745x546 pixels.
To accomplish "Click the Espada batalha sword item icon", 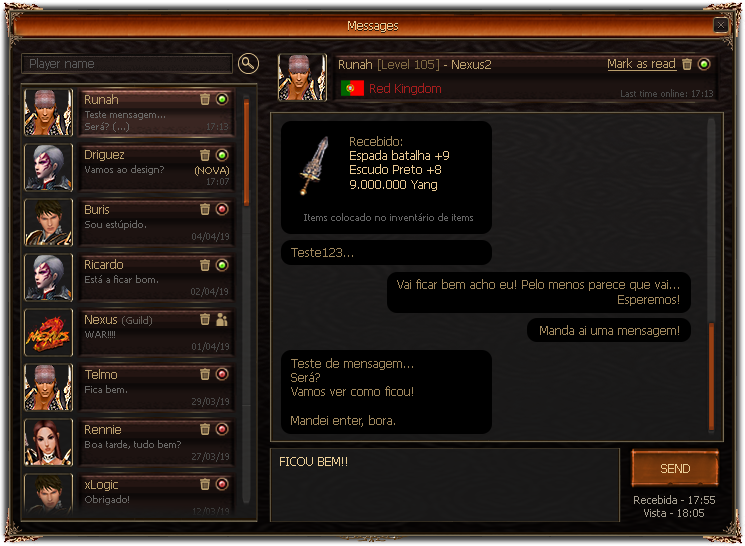I will pos(311,165).
